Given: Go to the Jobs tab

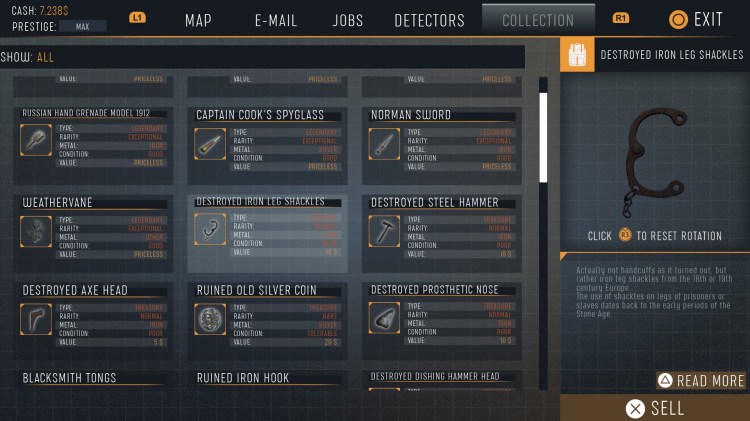Looking at the screenshot, I should tap(347, 20).
